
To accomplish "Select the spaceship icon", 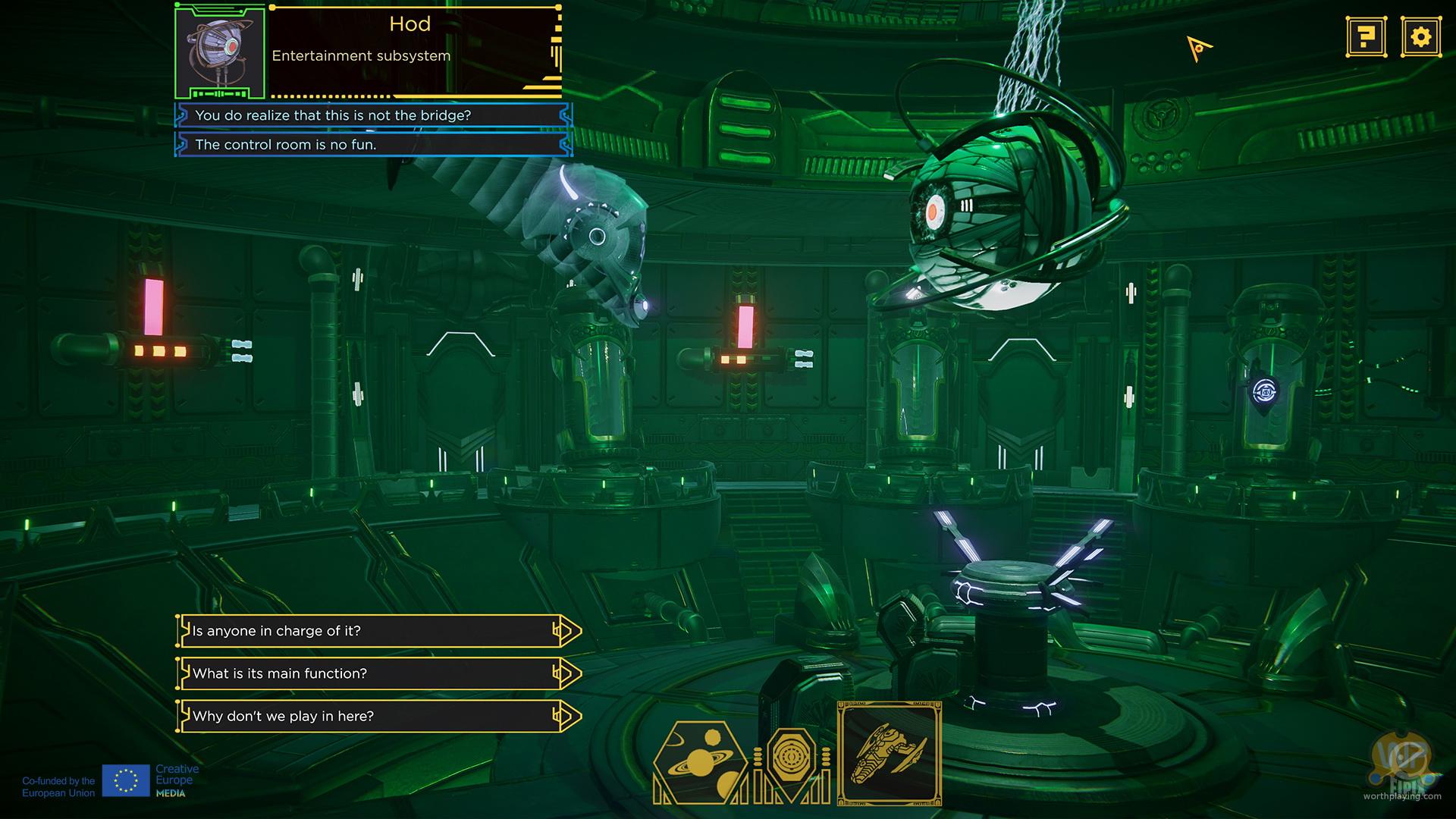I will tap(890, 753).
